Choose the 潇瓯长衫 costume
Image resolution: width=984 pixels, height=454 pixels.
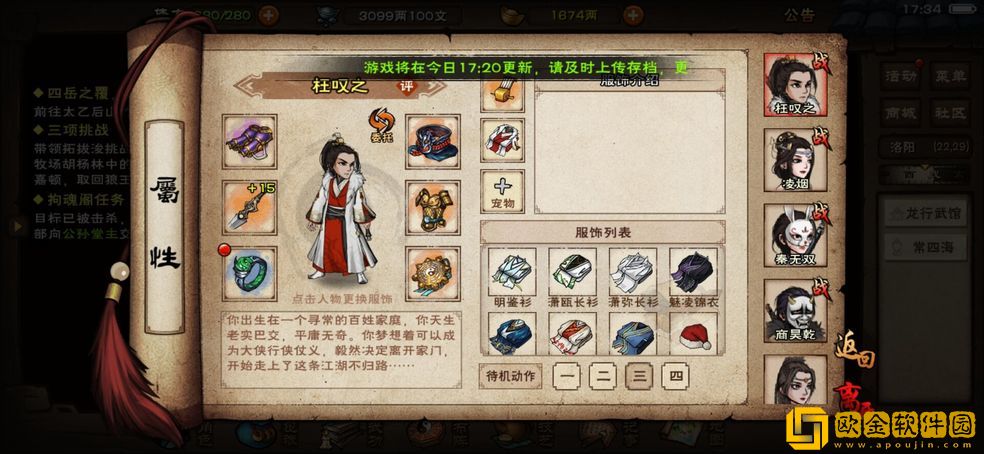(x=573, y=275)
